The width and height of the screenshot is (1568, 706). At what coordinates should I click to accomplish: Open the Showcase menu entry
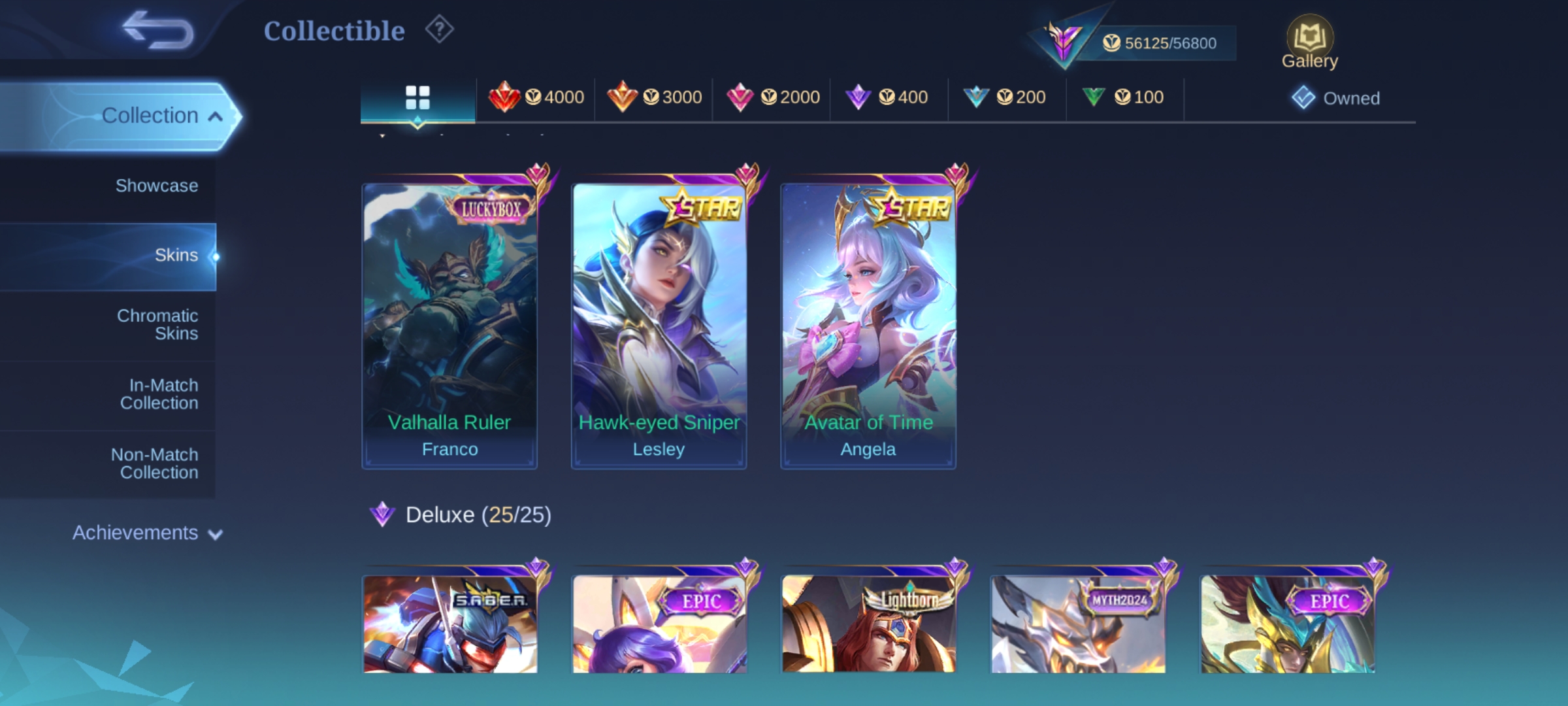pyautogui.click(x=156, y=186)
